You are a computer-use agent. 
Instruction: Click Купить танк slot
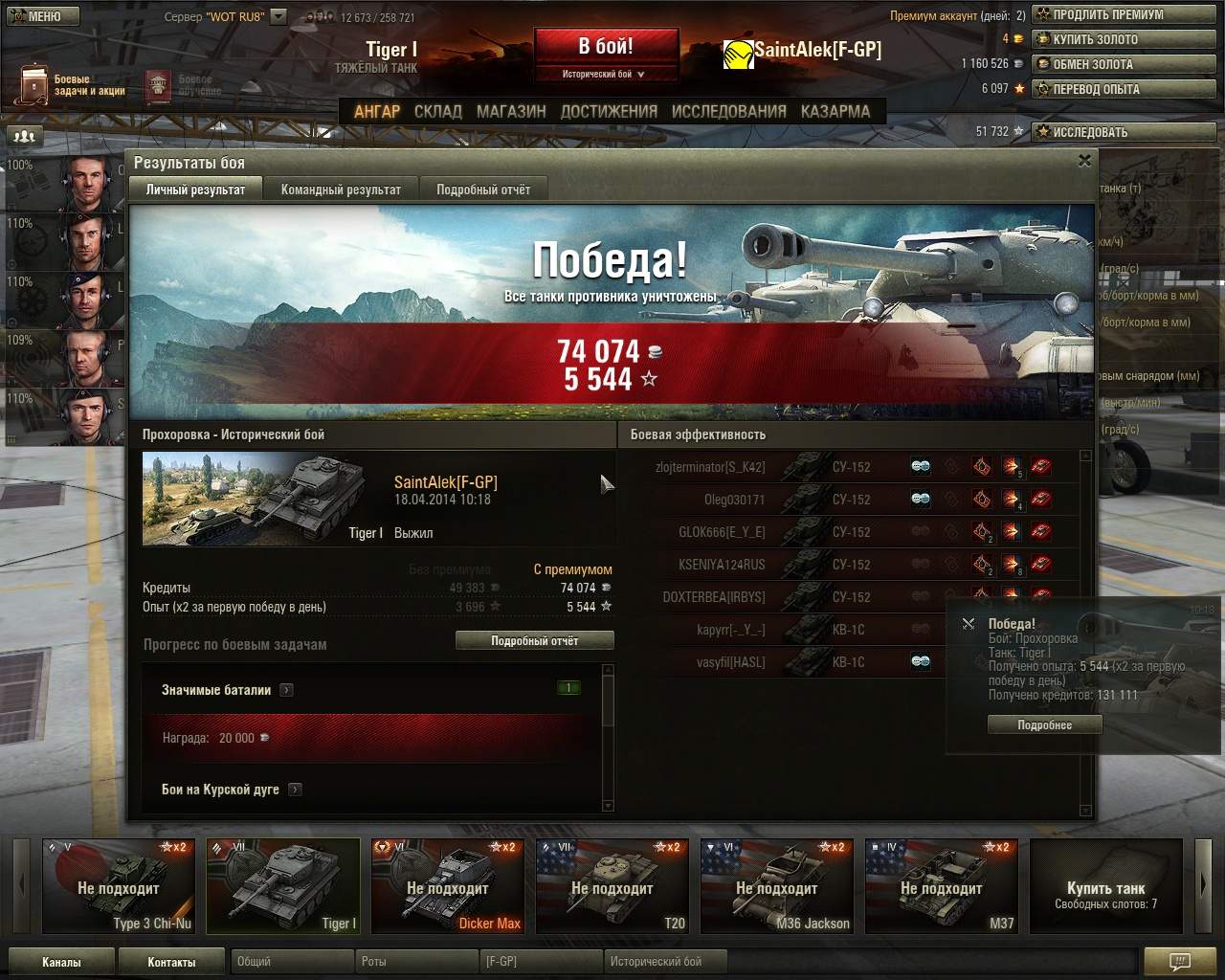pos(1105,887)
